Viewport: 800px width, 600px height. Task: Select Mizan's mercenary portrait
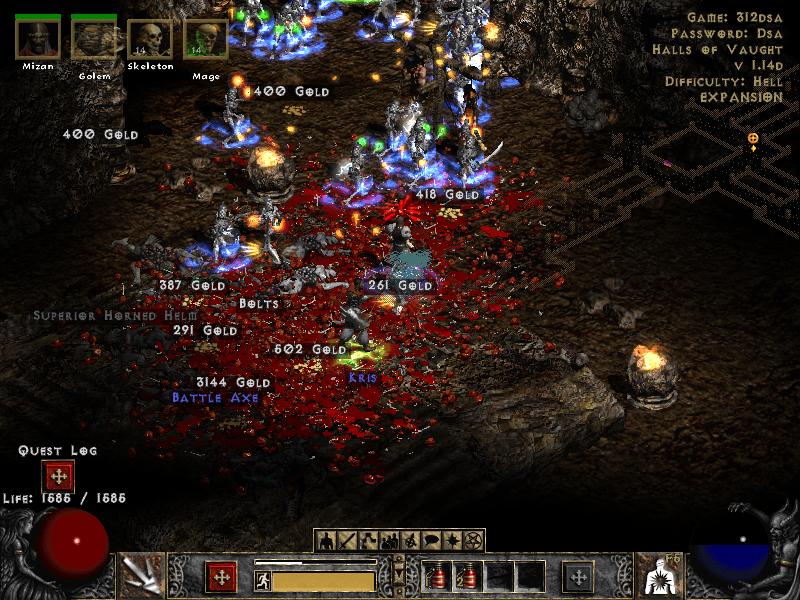click(36, 39)
